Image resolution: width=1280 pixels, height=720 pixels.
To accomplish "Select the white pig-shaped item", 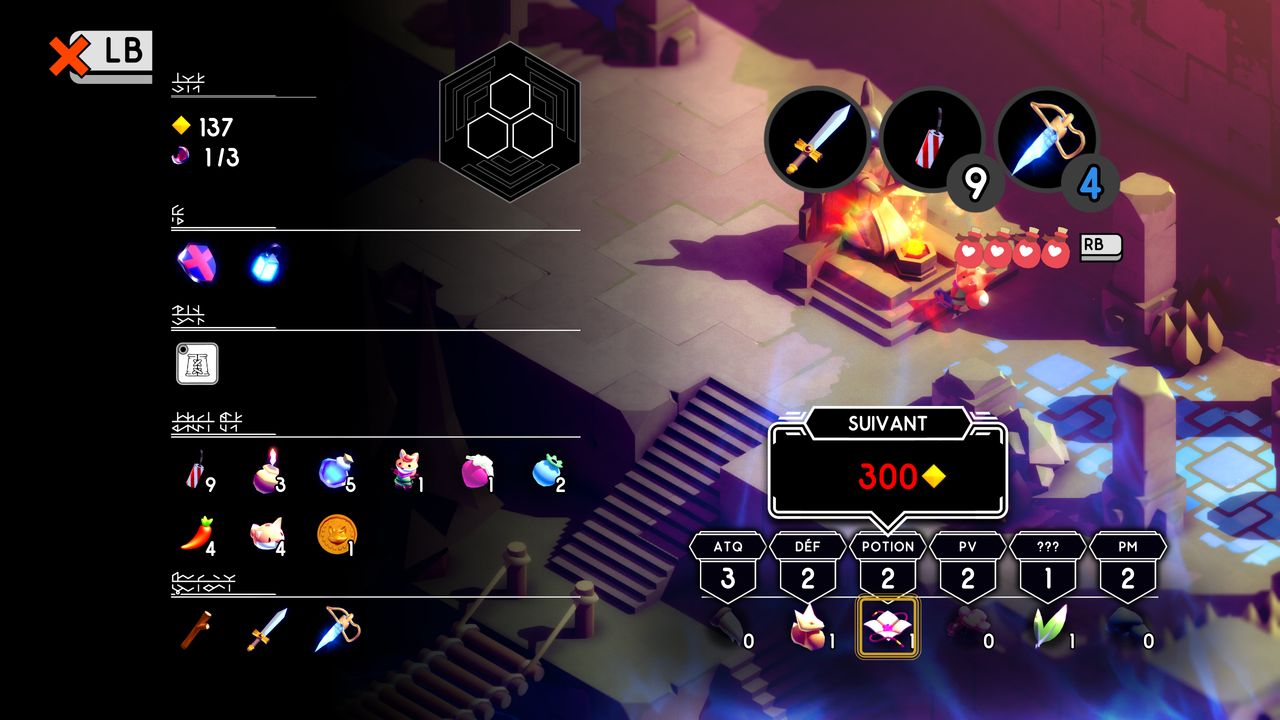I will point(267,536).
